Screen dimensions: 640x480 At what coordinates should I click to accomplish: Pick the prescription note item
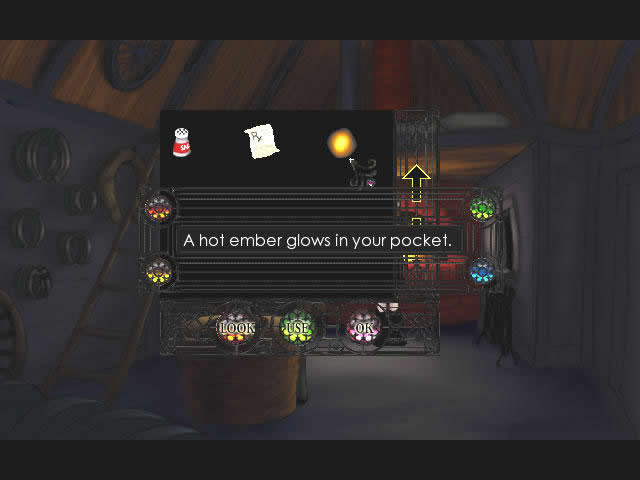[262, 142]
